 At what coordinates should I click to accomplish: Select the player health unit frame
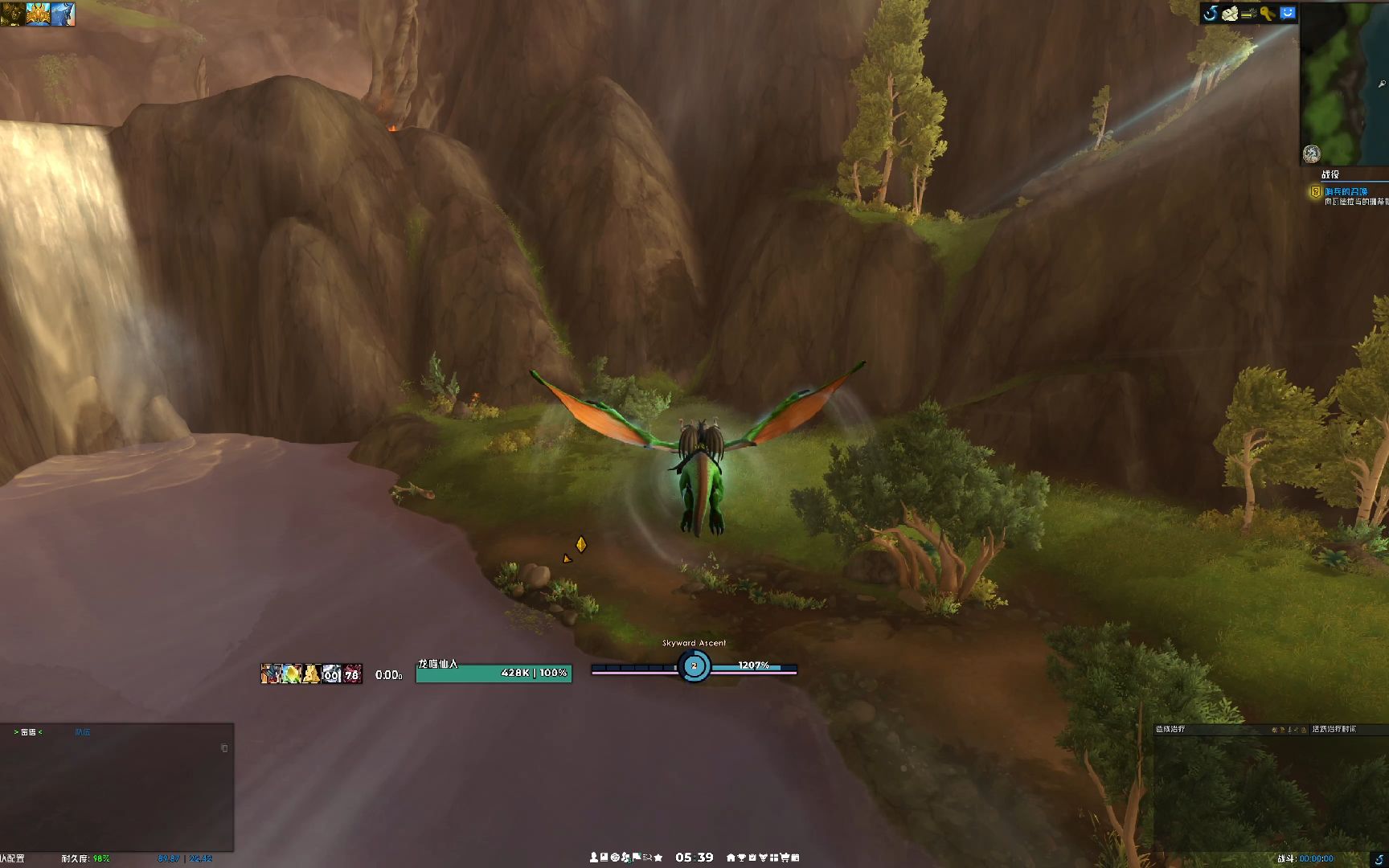click(494, 673)
